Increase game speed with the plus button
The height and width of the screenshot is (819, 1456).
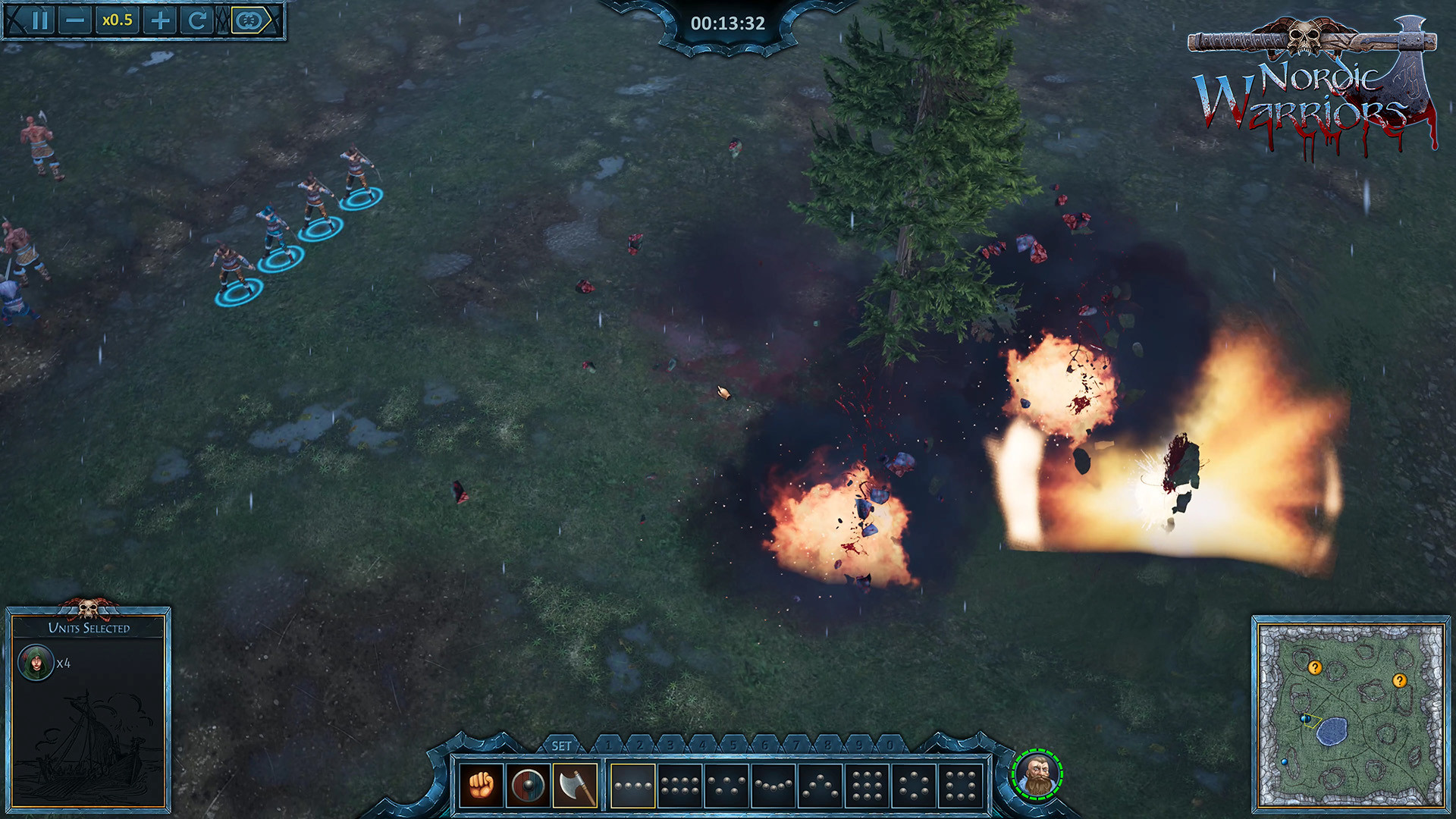(160, 20)
